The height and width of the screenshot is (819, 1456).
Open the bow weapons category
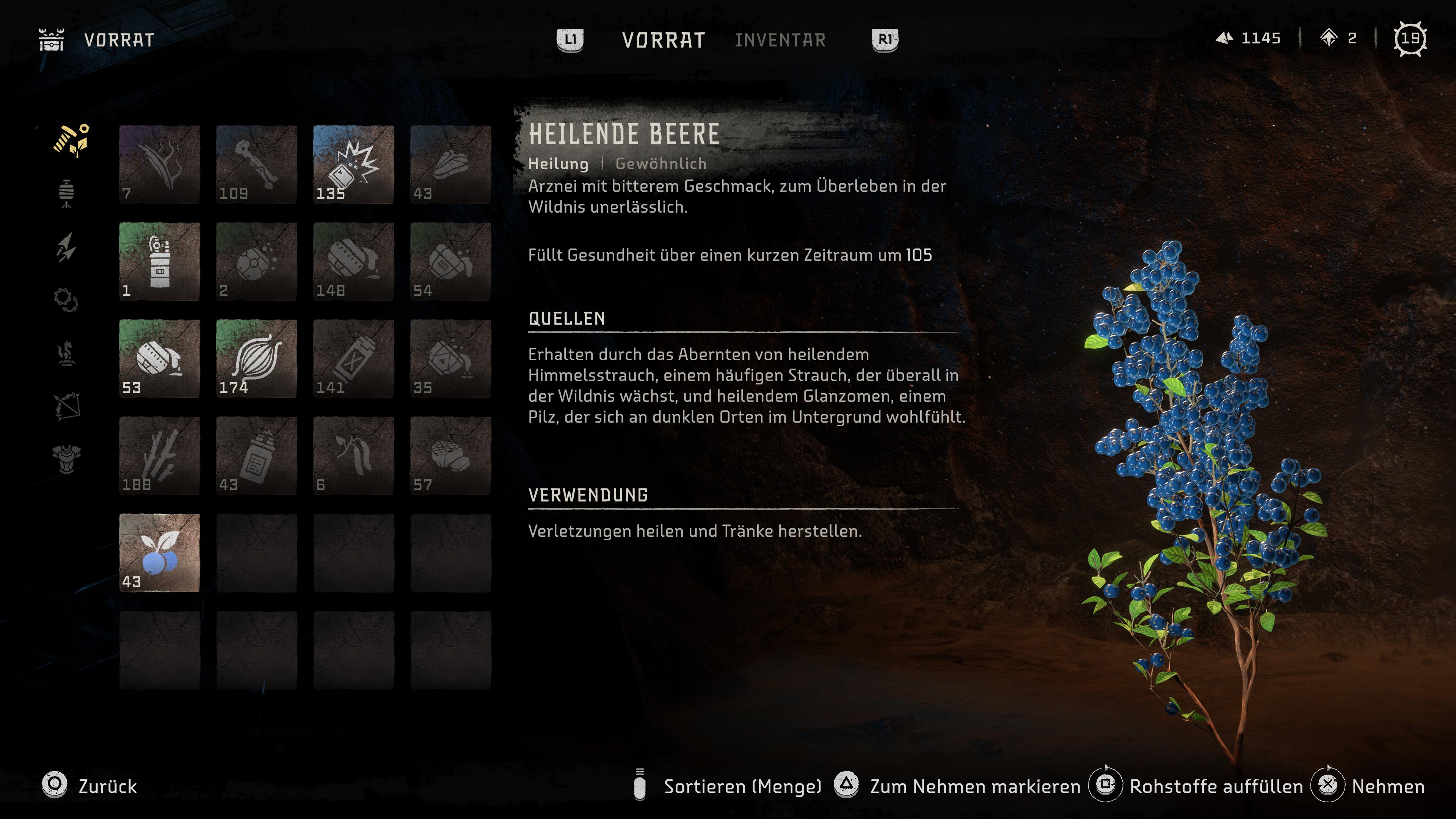tap(67, 406)
